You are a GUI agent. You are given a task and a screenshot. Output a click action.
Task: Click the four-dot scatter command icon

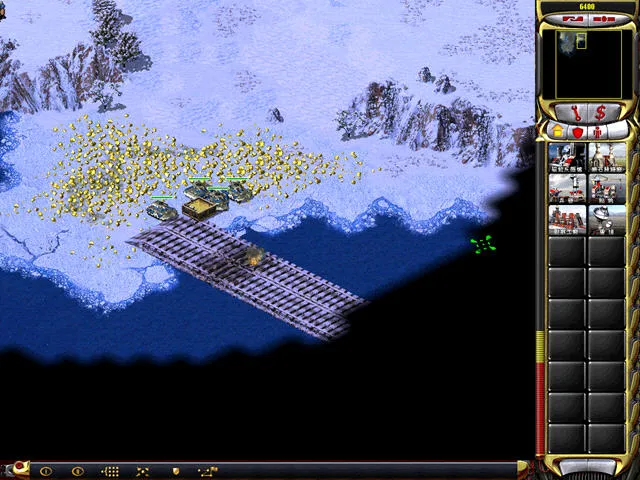pos(143,470)
